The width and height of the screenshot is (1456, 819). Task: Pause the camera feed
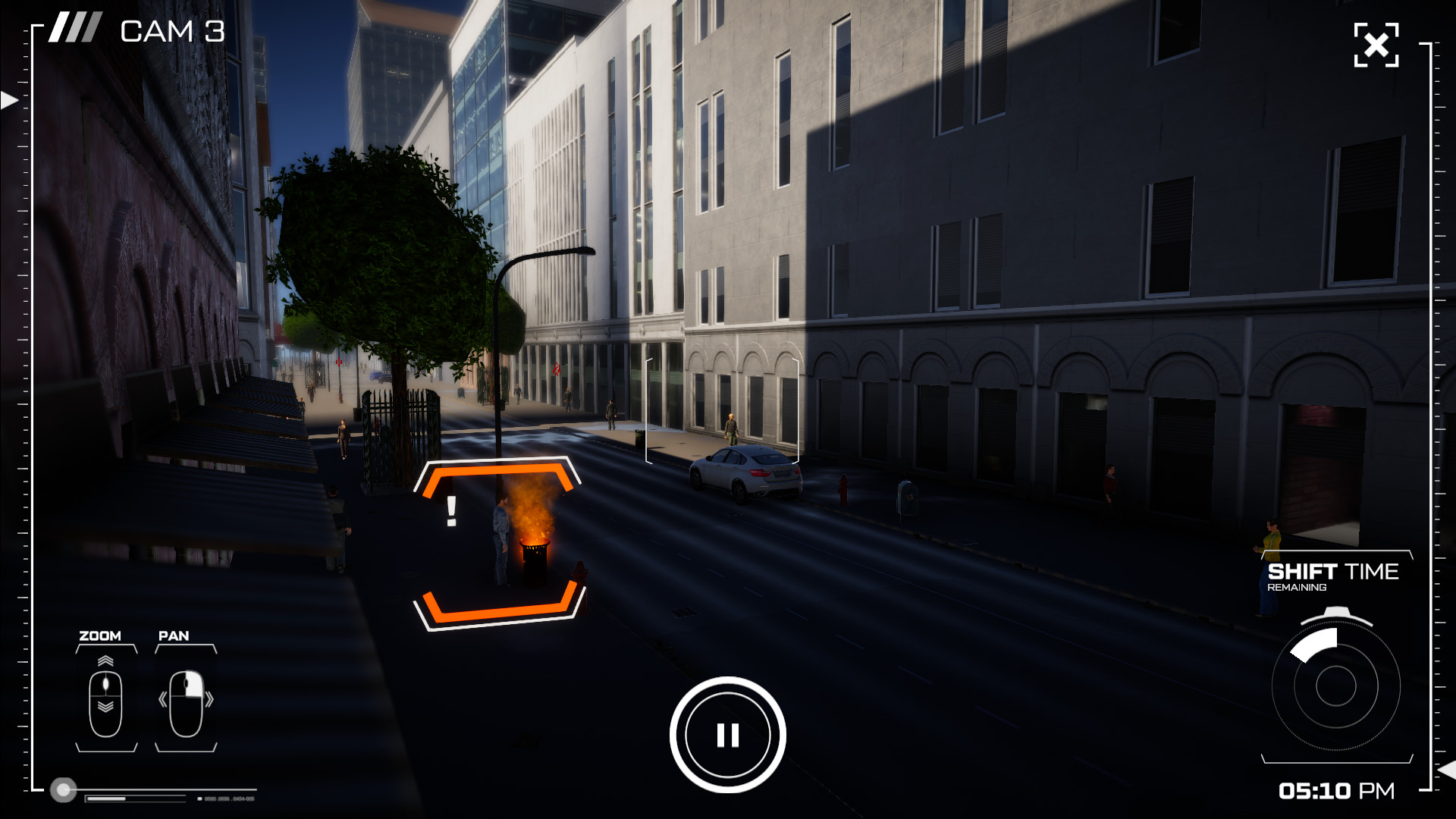click(729, 733)
